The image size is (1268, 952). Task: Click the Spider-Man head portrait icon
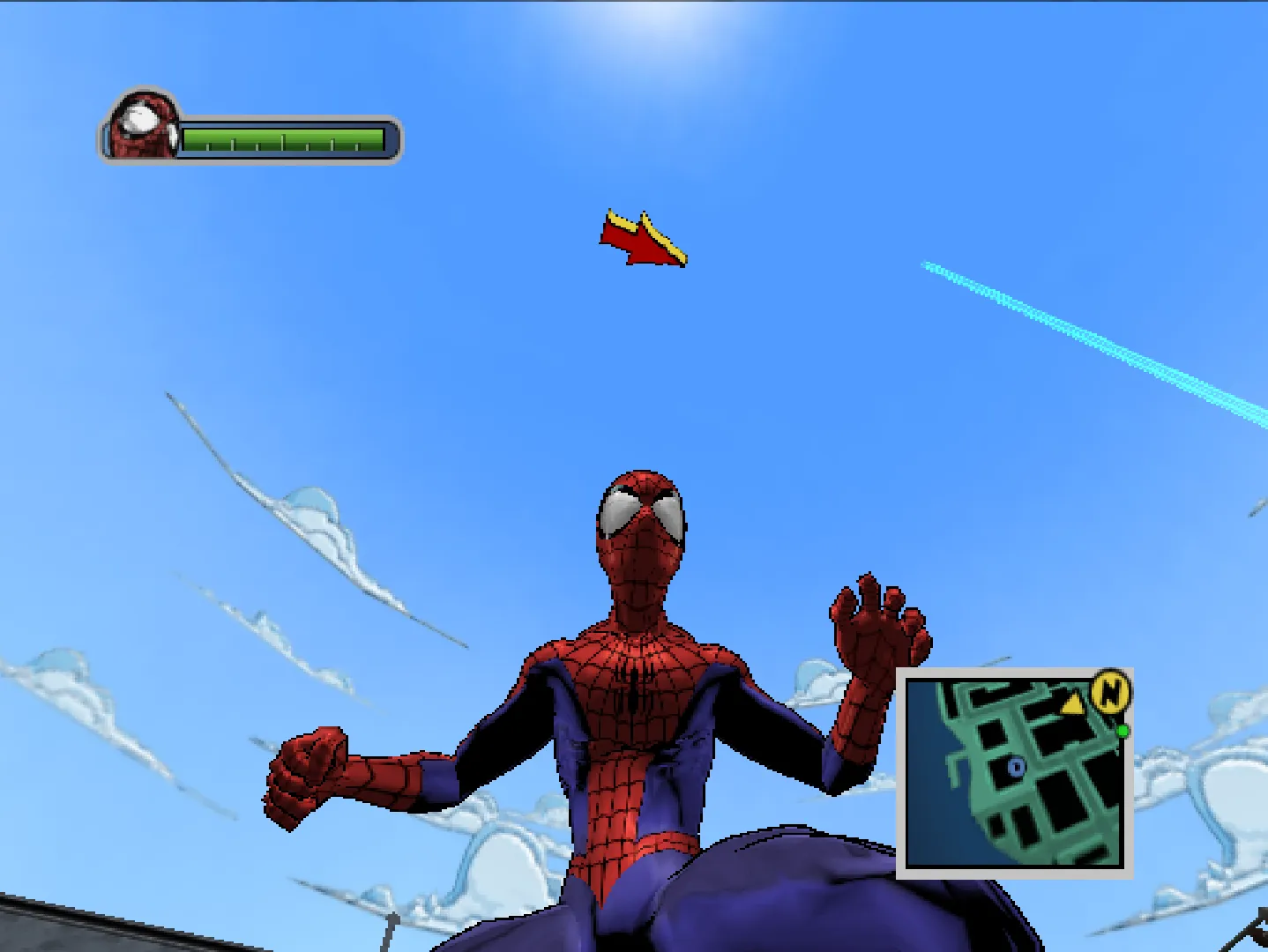(x=143, y=125)
